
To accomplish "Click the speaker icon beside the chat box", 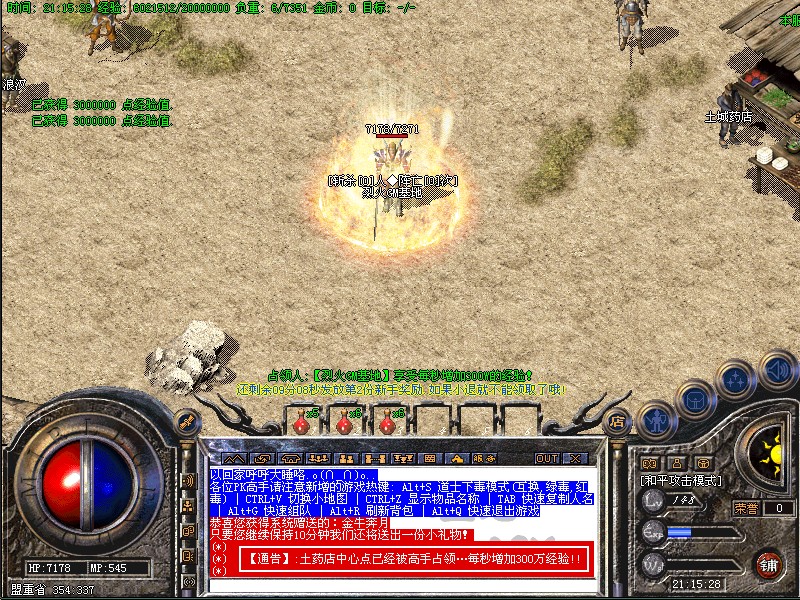I will (187, 480).
